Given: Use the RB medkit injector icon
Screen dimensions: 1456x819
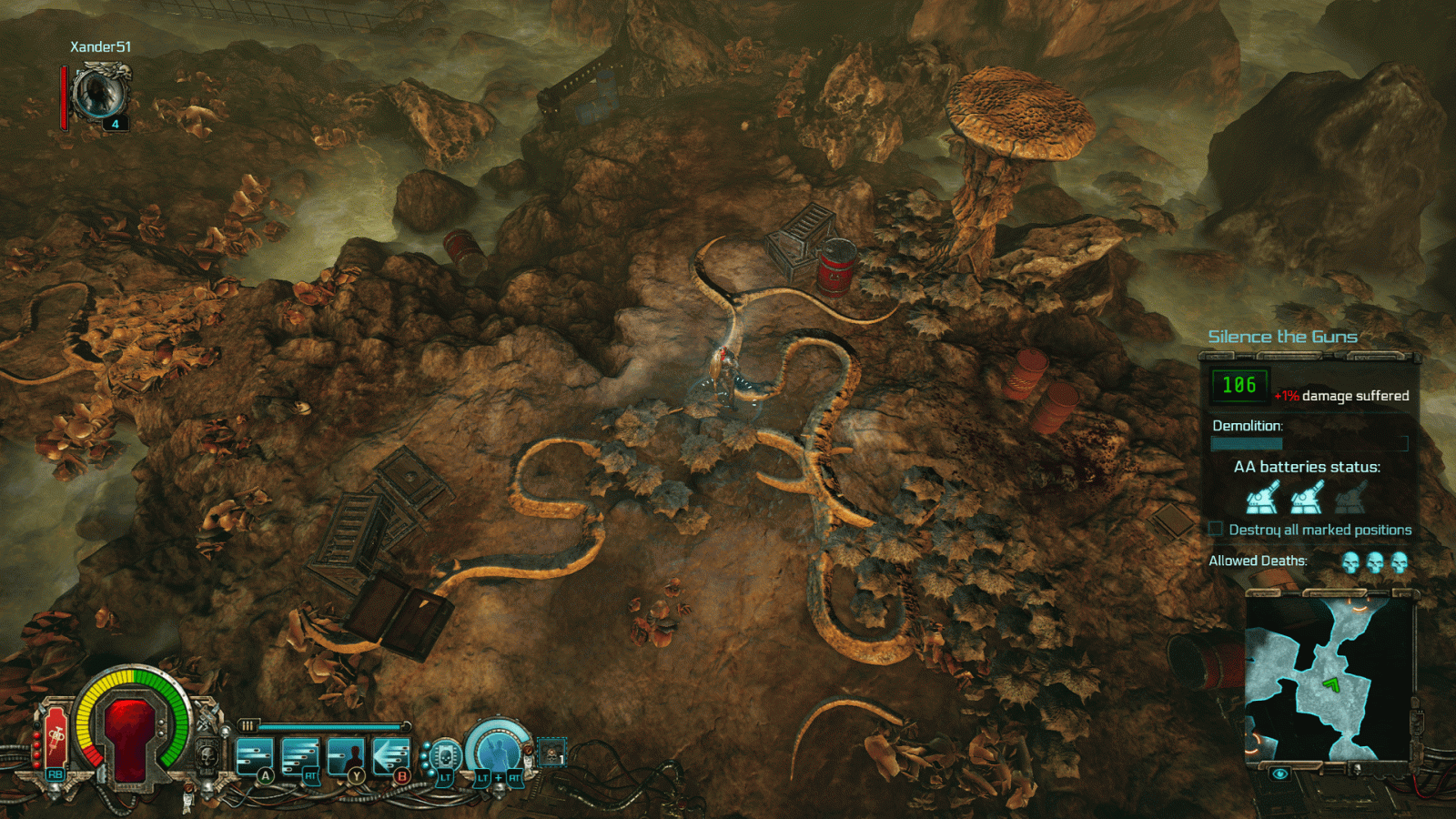Looking at the screenshot, I should coord(55,737).
